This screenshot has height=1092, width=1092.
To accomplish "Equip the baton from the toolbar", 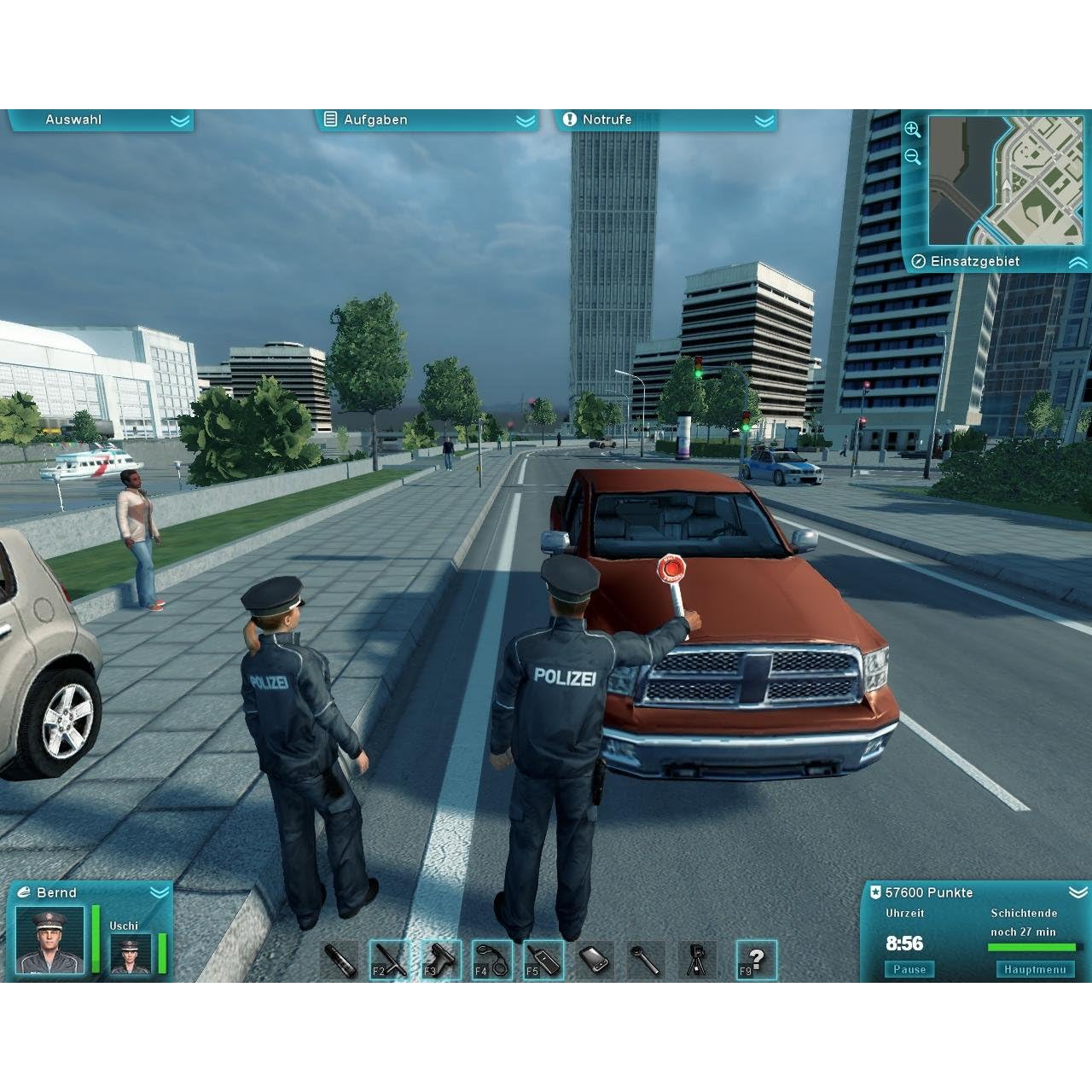I will tap(389, 961).
